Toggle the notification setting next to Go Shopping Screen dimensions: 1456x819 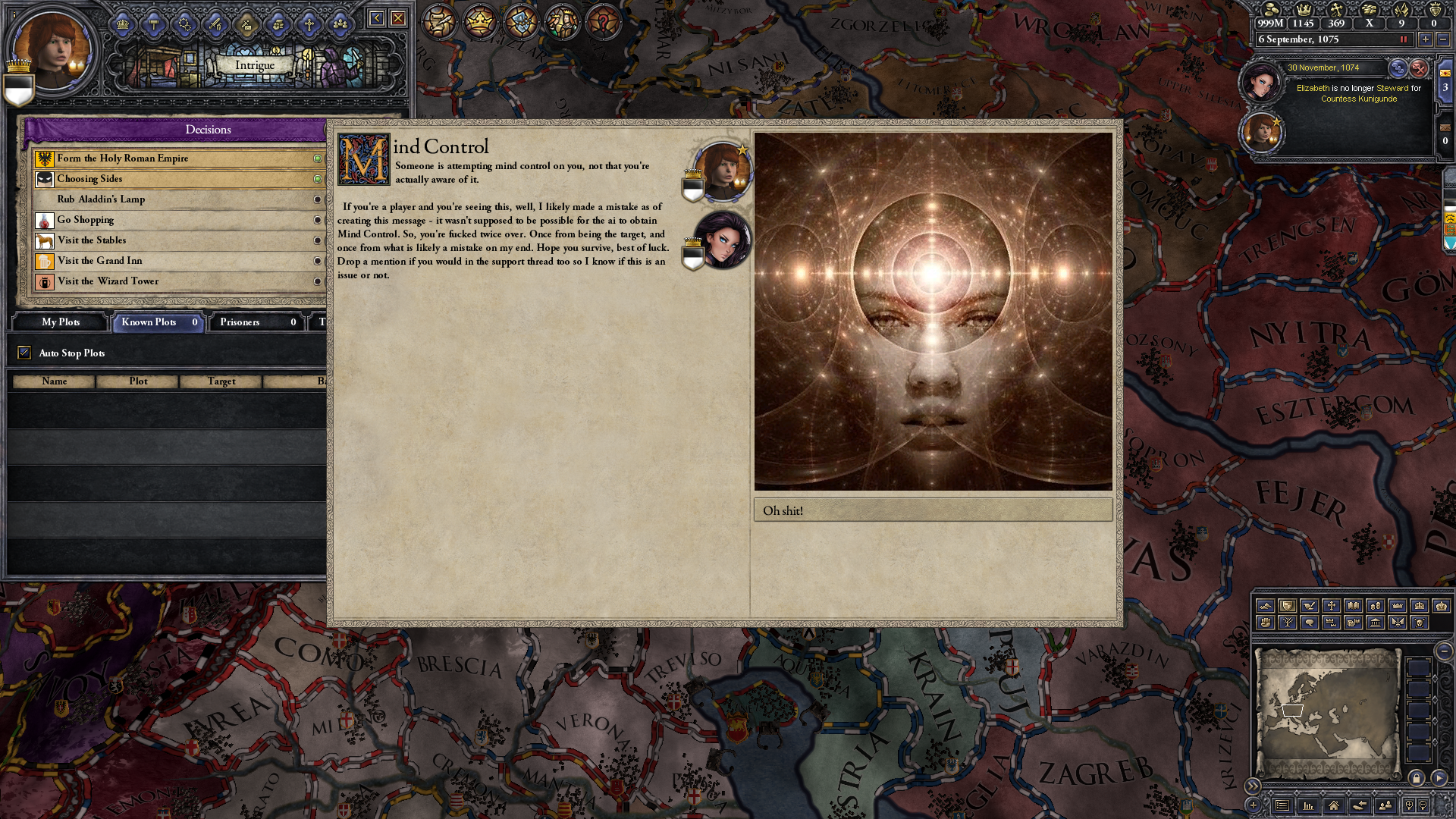[x=319, y=220]
